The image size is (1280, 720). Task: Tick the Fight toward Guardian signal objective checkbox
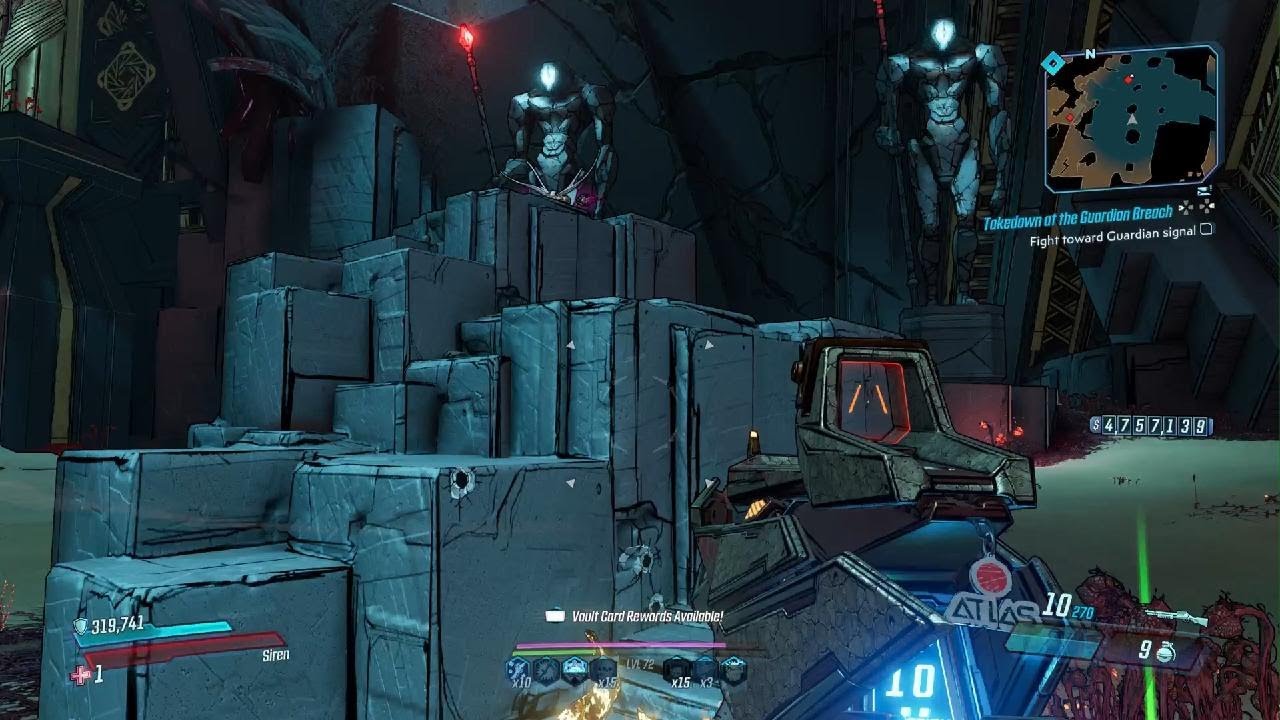[1206, 229]
